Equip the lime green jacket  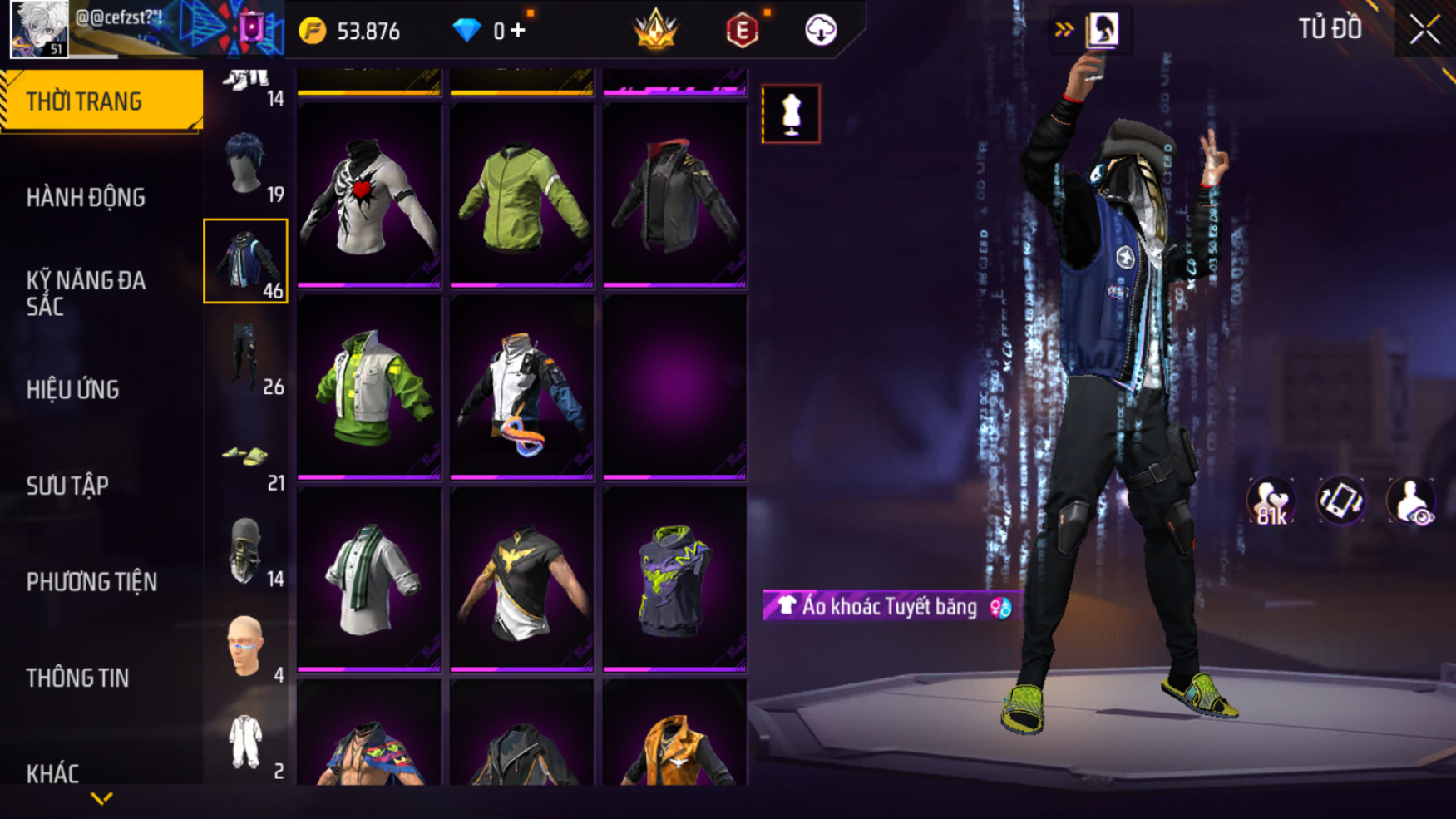click(521, 196)
